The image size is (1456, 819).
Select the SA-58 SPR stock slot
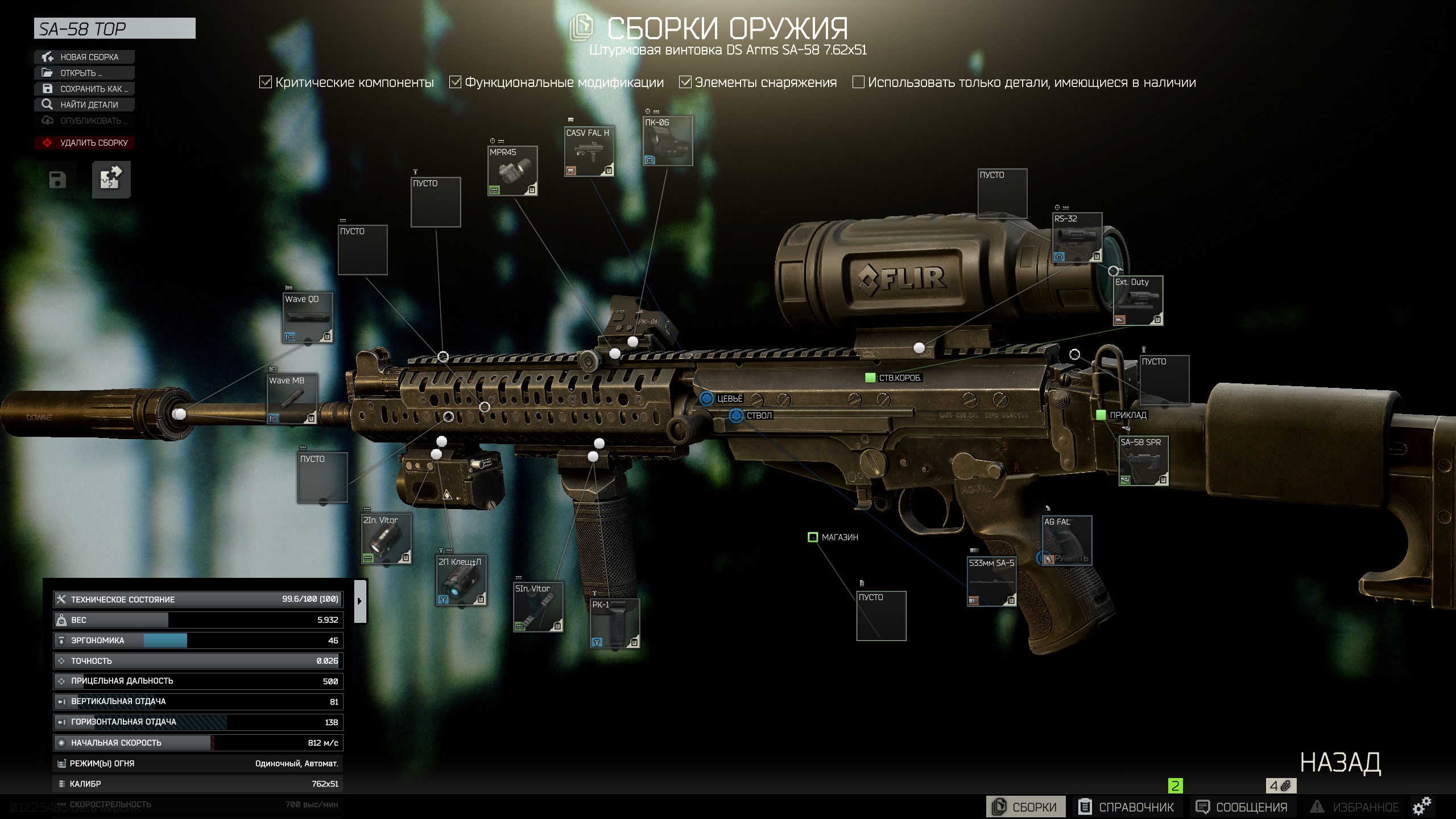1143,461
